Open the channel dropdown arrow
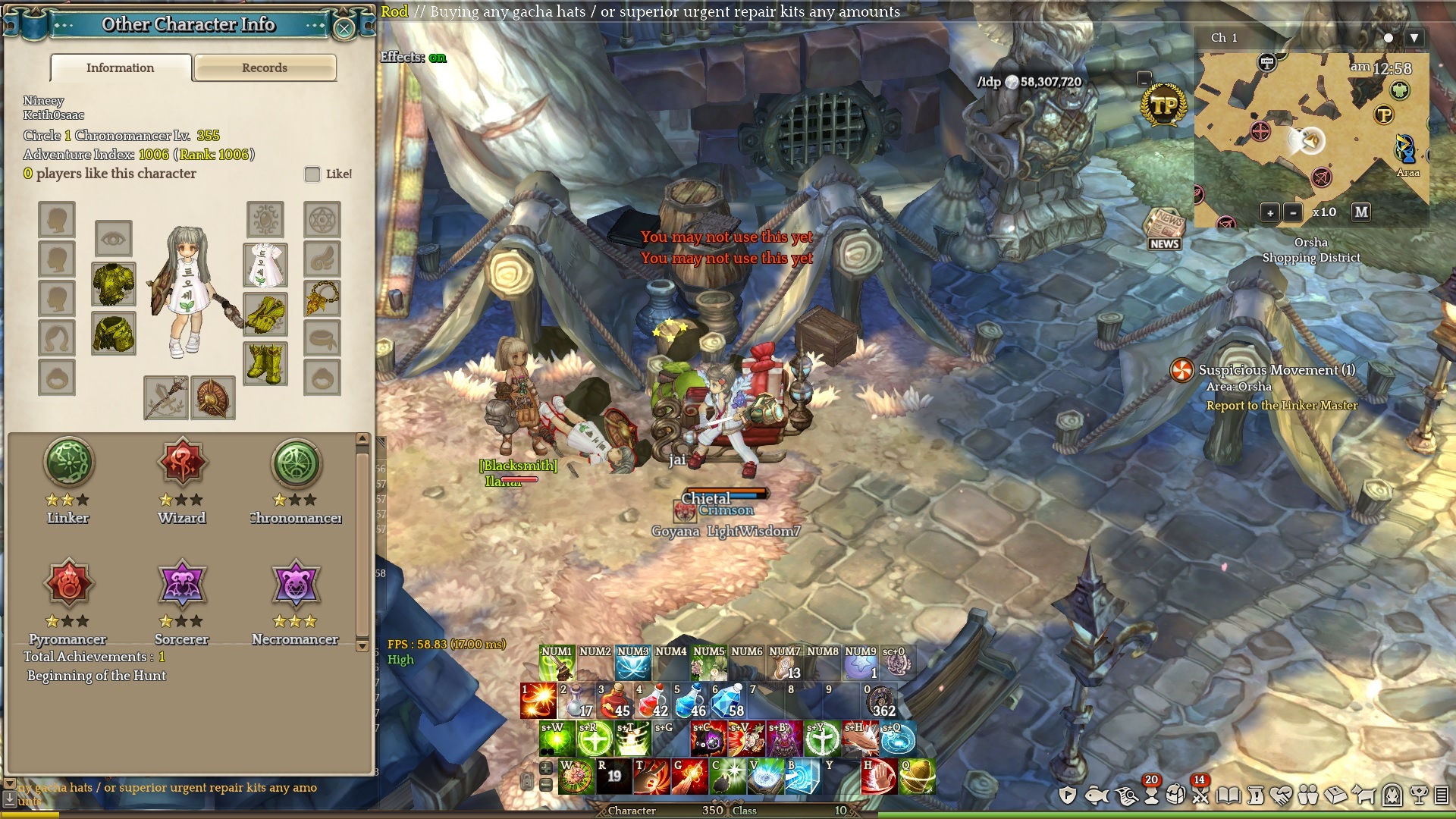The height and width of the screenshot is (819, 1456). click(x=1414, y=38)
